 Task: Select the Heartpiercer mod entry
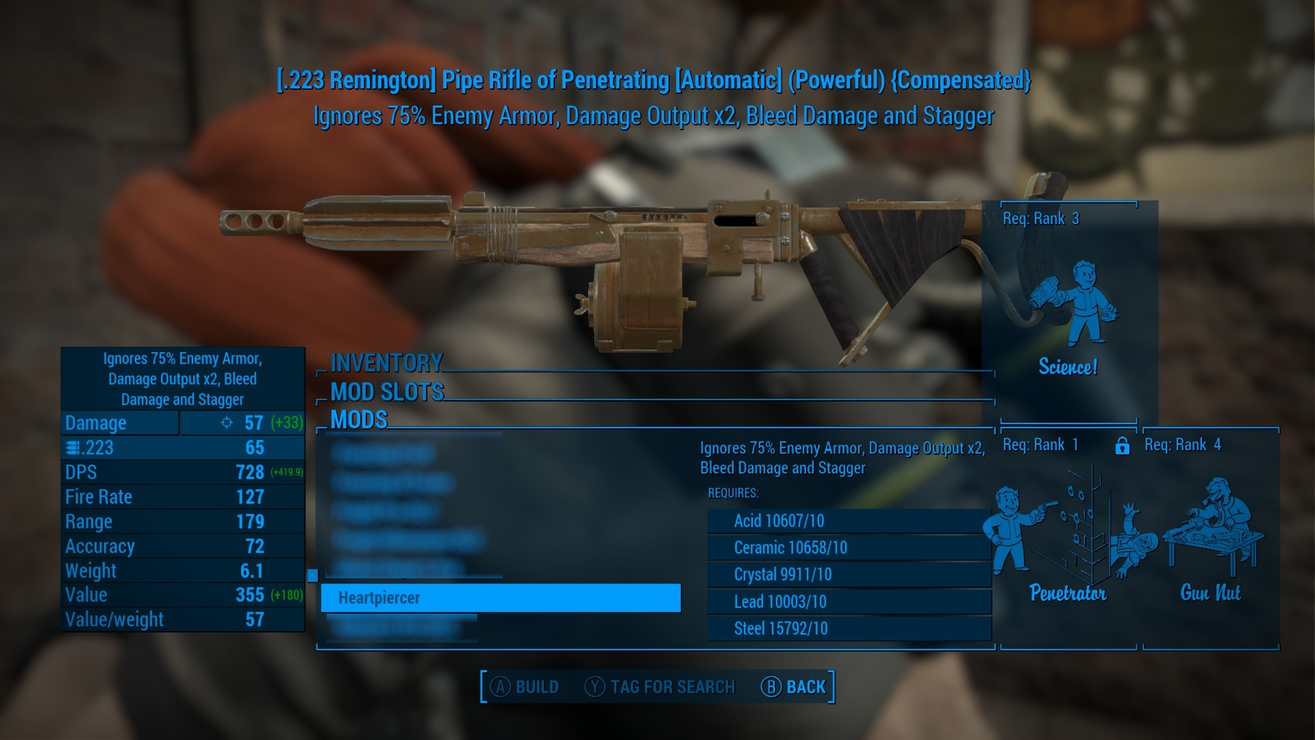coord(500,598)
